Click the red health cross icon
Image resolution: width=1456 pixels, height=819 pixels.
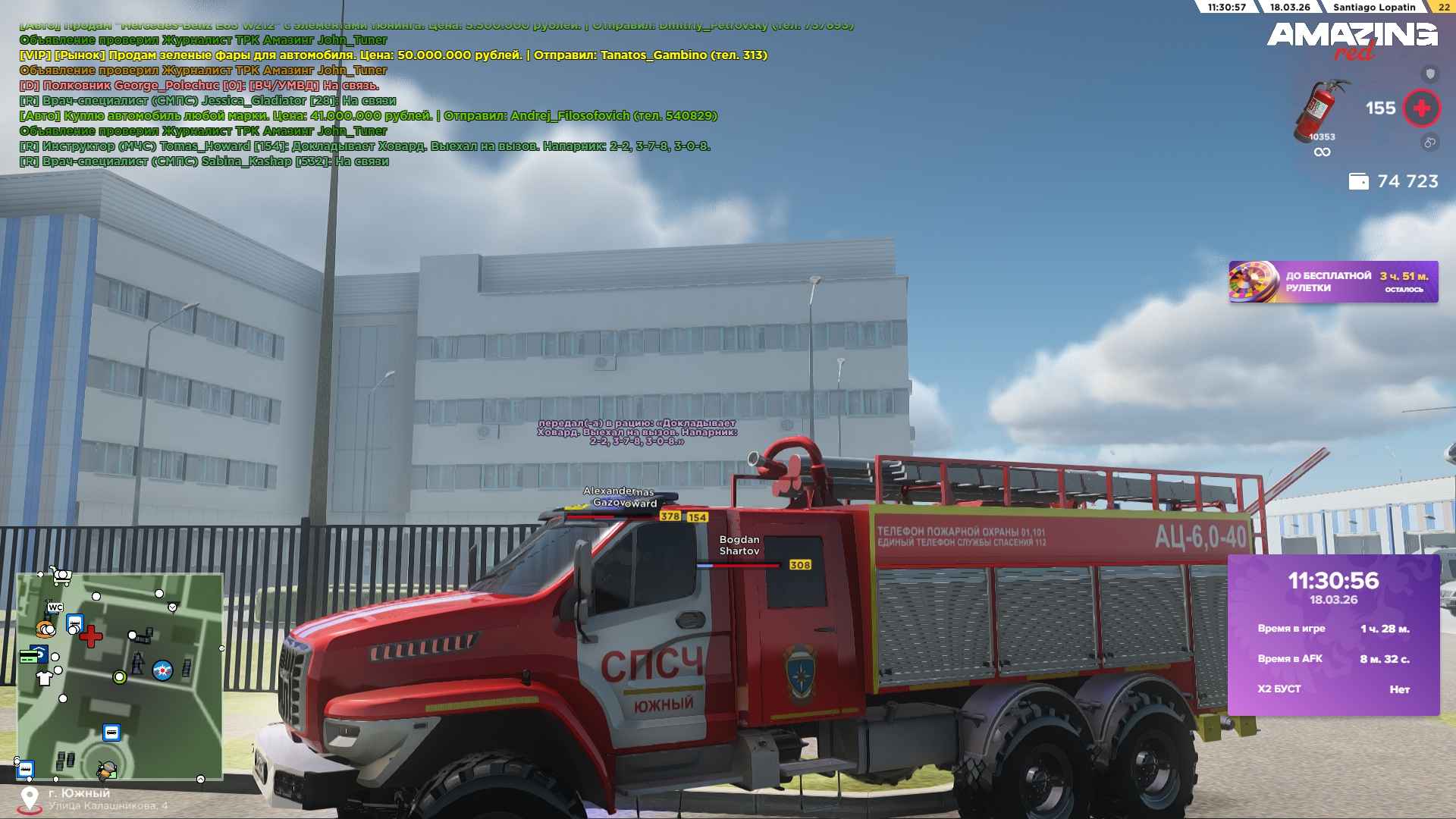coord(1421,108)
